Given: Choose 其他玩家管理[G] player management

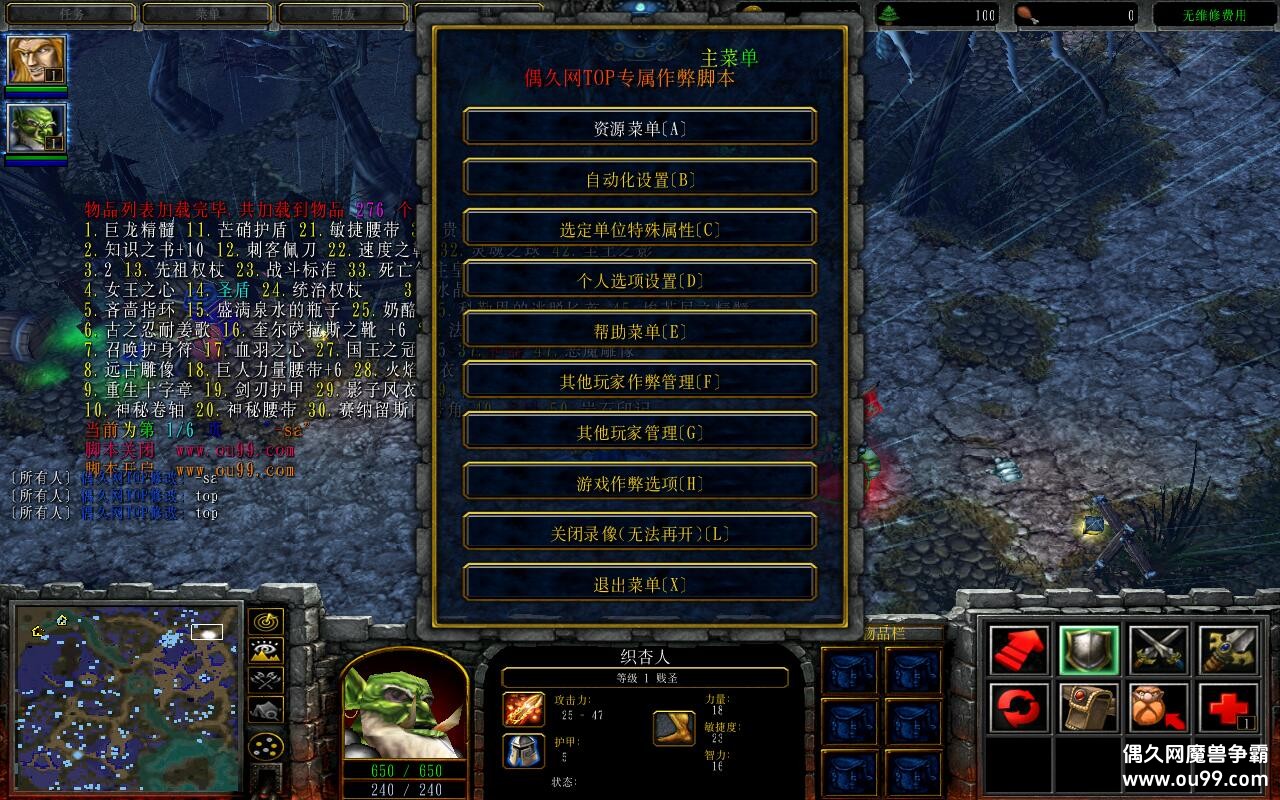Looking at the screenshot, I should (x=640, y=433).
